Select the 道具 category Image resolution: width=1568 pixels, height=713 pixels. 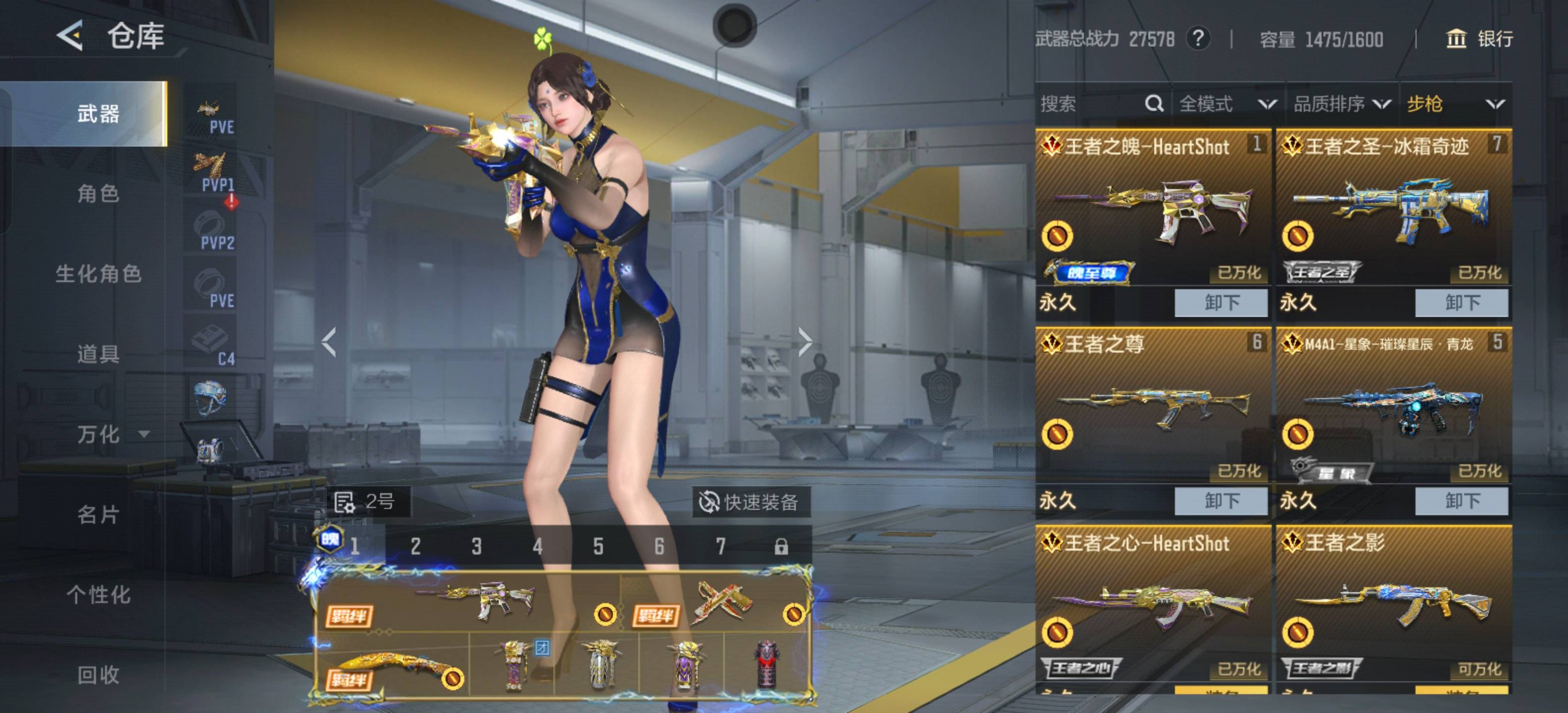(98, 354)
